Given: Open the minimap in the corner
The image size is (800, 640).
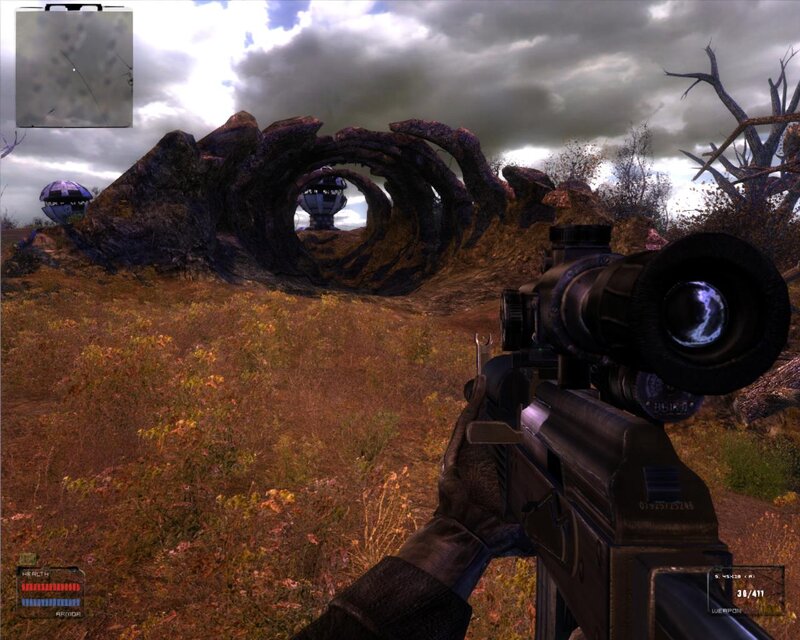Looking at the screenshot, I should (74, 67).
